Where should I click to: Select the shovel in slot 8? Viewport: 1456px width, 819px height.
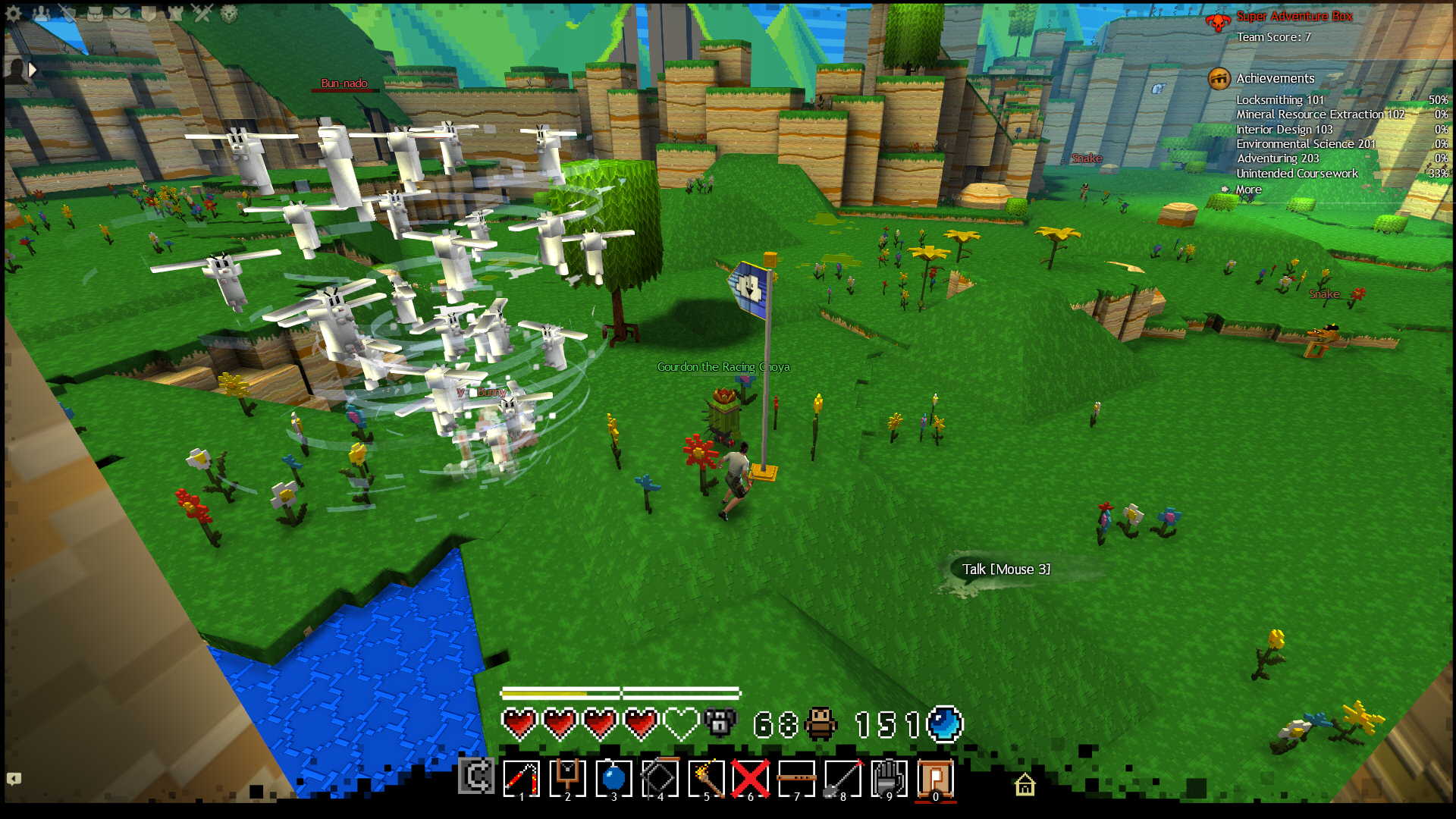pos(843,778)
